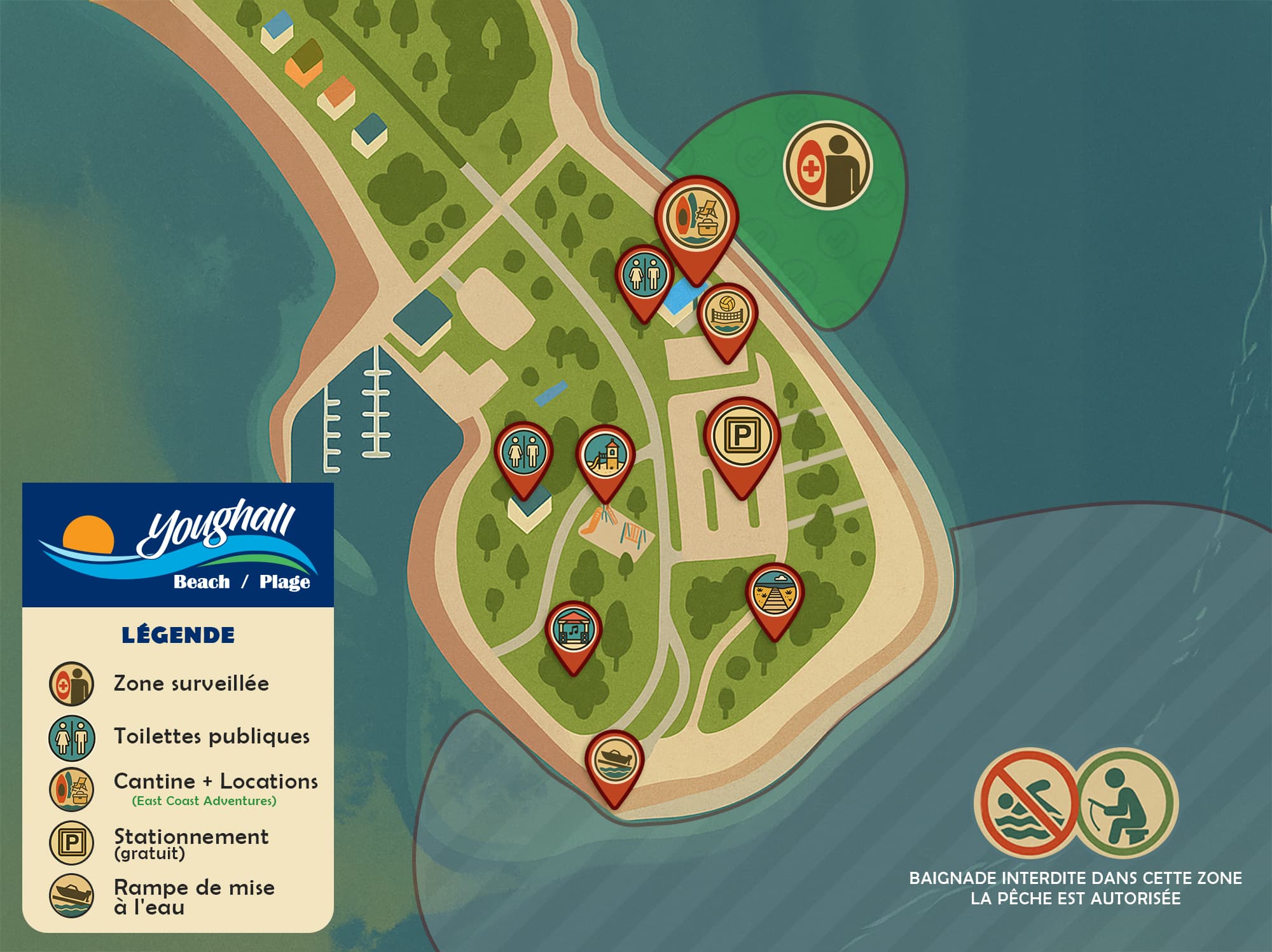Select the boat ramp map pin

pyautogui.click(x=614, y=761)
